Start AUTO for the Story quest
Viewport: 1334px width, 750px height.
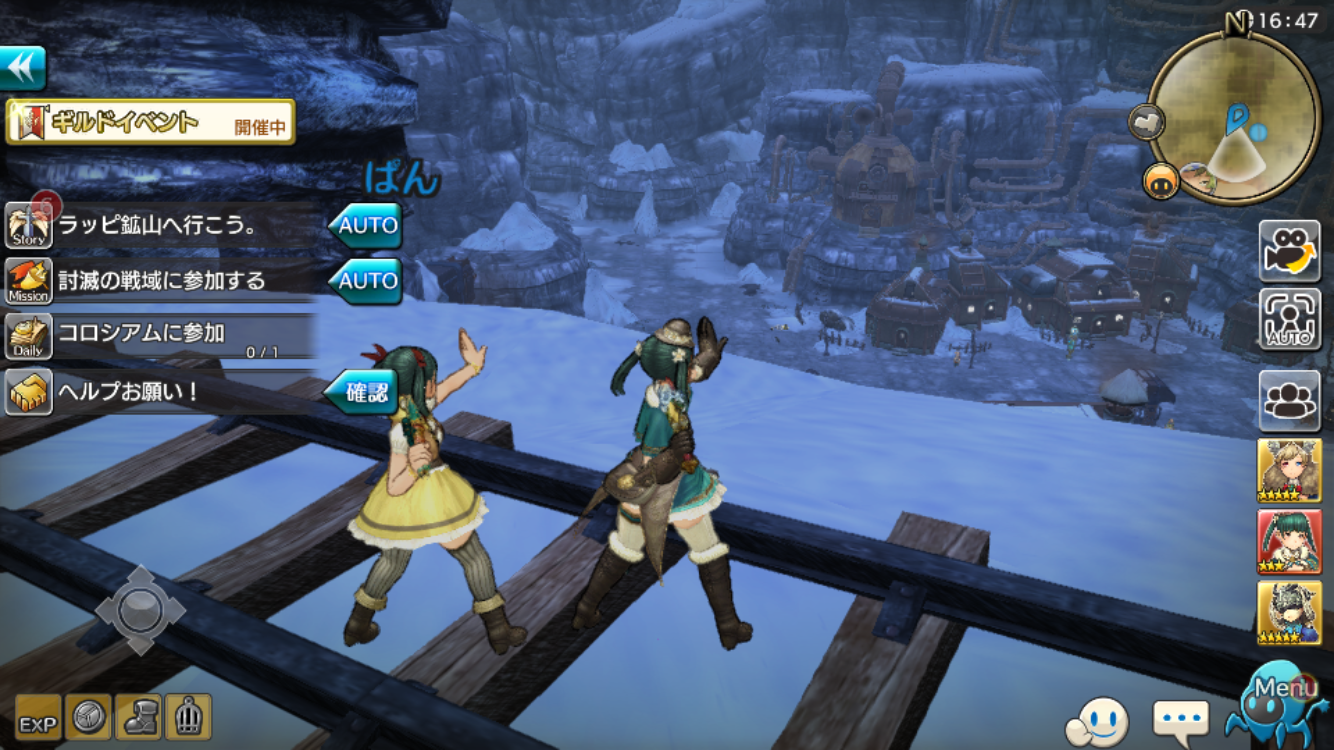coord(366,226)
